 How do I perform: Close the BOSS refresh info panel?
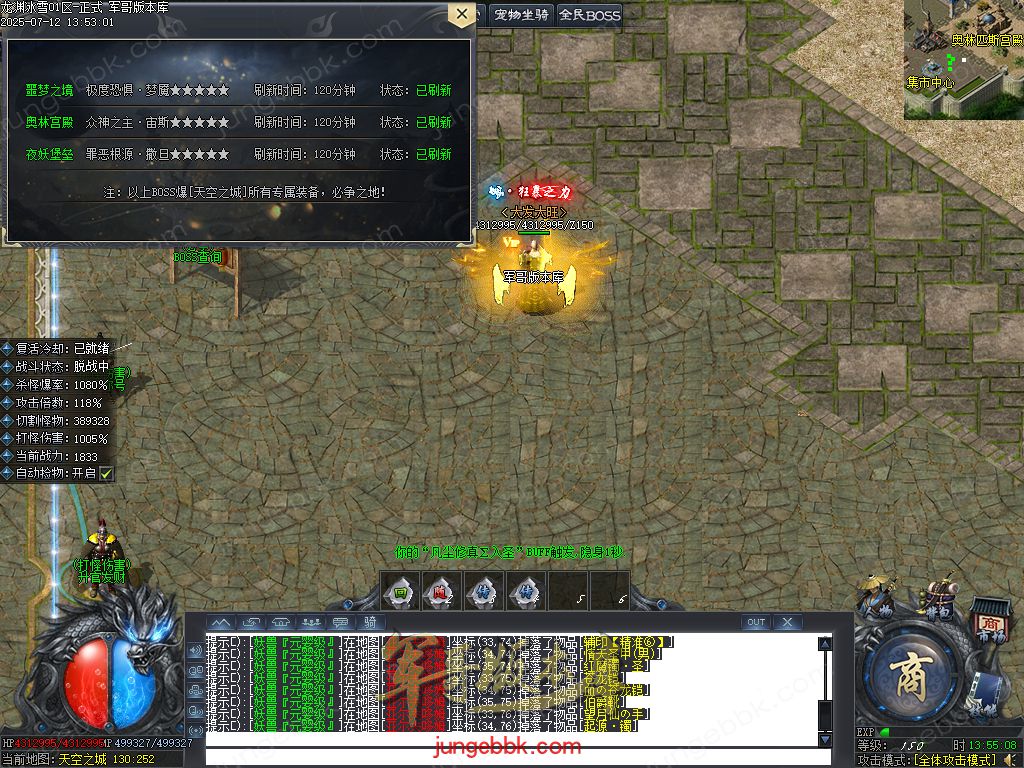(x=461, y=14)
